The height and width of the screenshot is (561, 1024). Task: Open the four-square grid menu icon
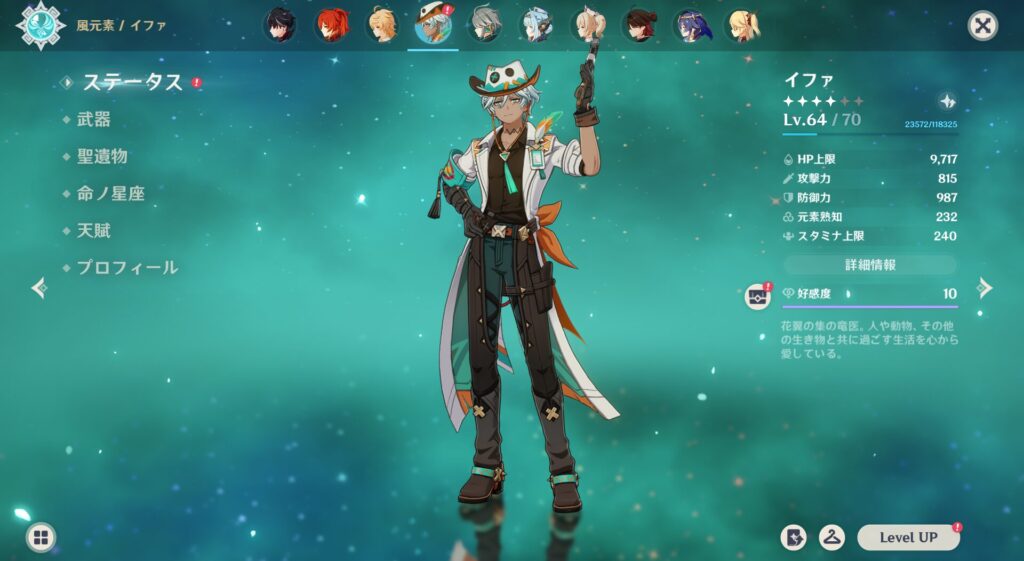41,538
